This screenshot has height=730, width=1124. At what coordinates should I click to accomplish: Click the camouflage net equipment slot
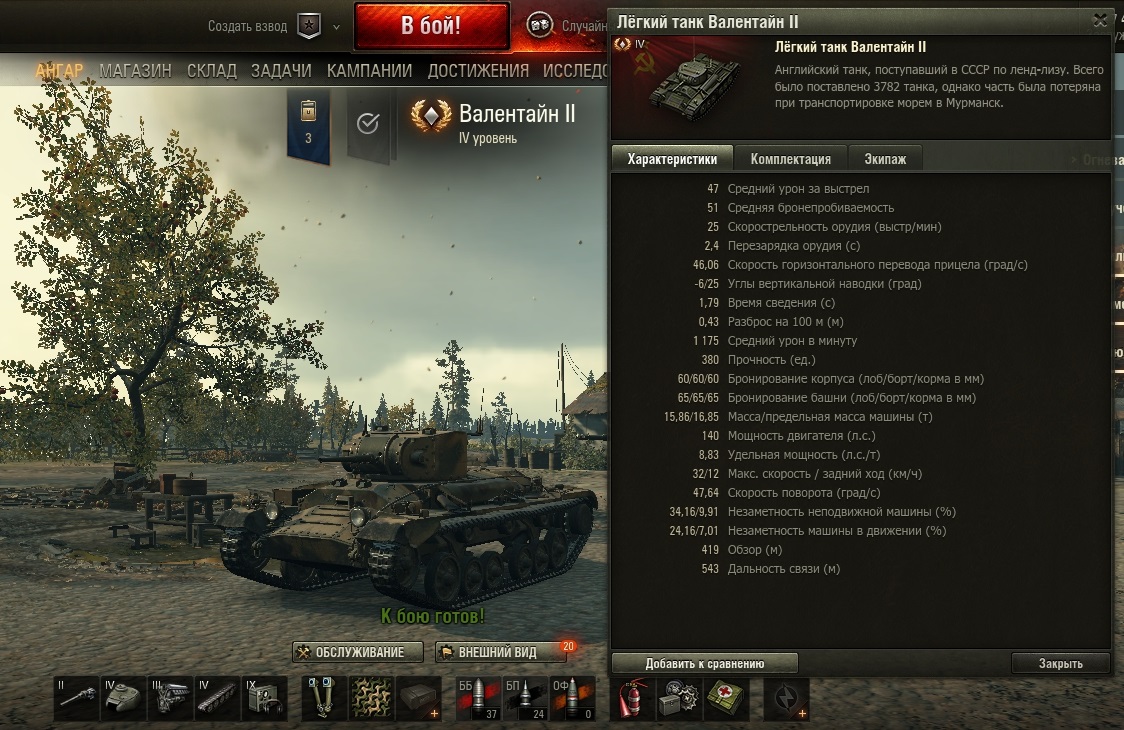pyautogui.click(x=371, y=698)
